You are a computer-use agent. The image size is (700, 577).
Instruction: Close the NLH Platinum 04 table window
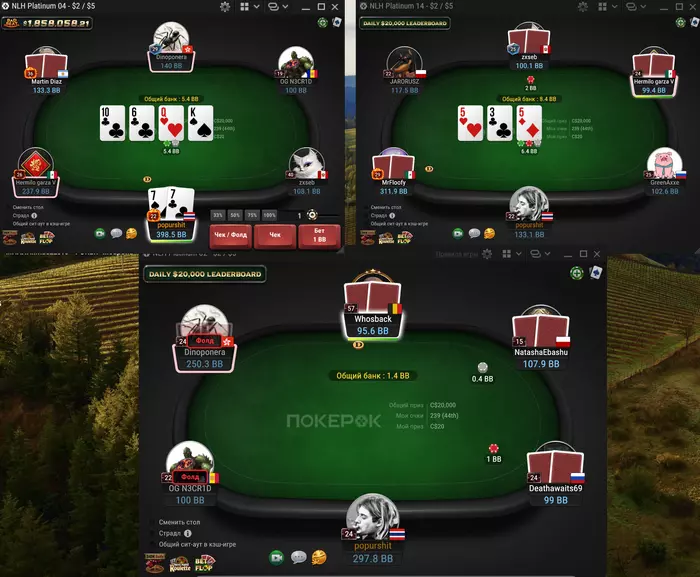(335, 7)
